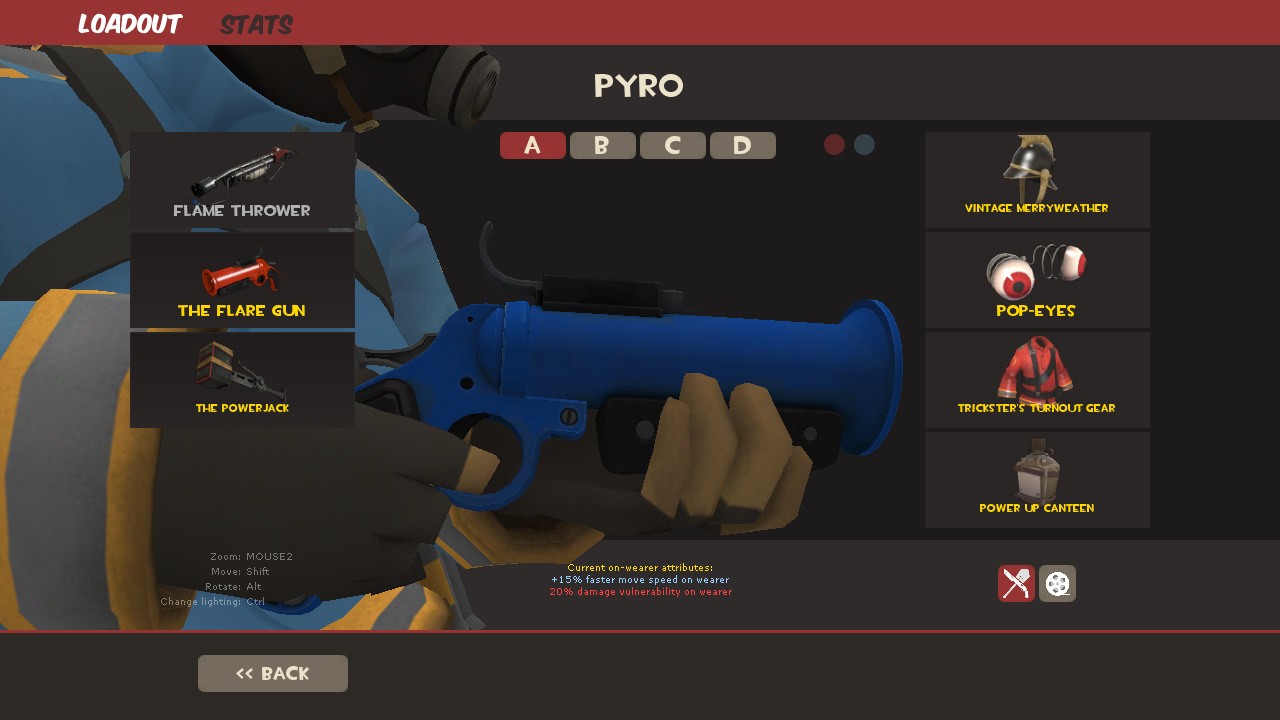Activate loadout preset A
The height and width of the screenshot is (720, 1280).
click(x=533, y=145)
